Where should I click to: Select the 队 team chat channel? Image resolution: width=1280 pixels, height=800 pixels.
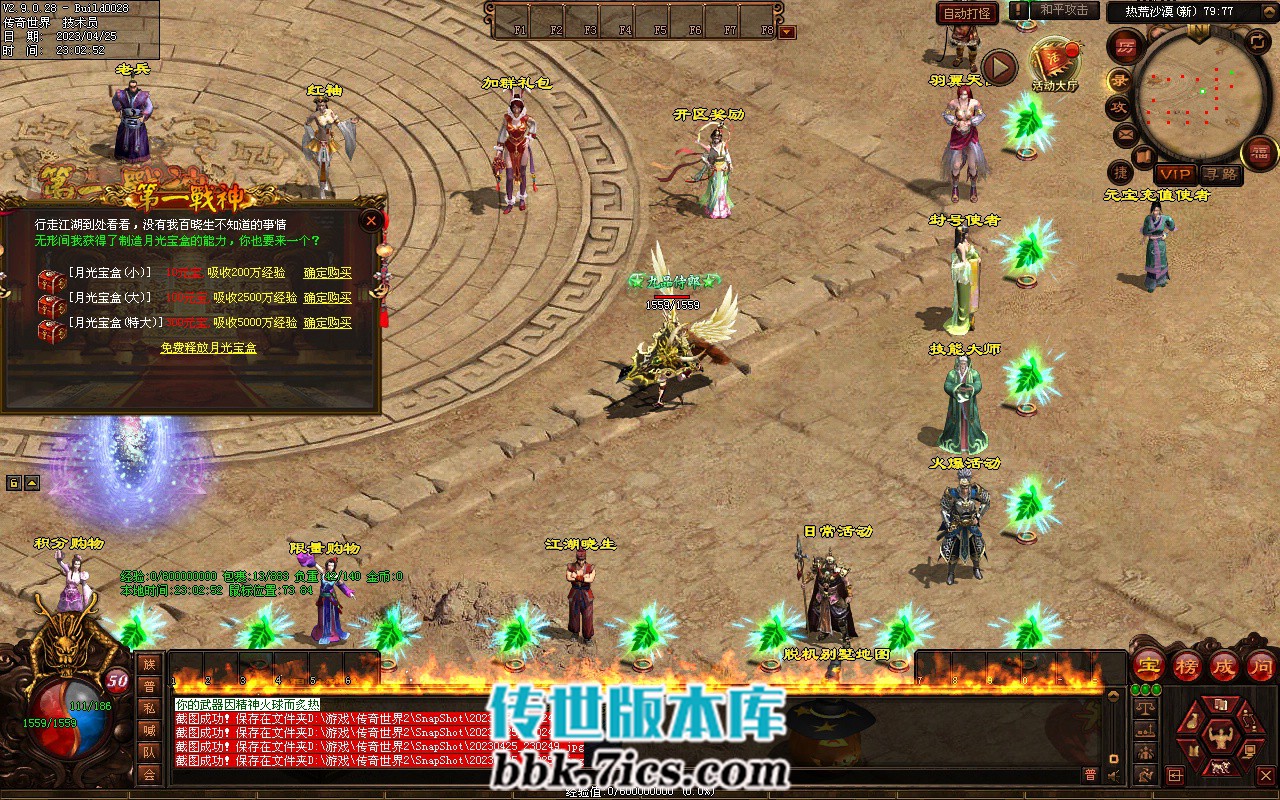click(x=149, y=752)
